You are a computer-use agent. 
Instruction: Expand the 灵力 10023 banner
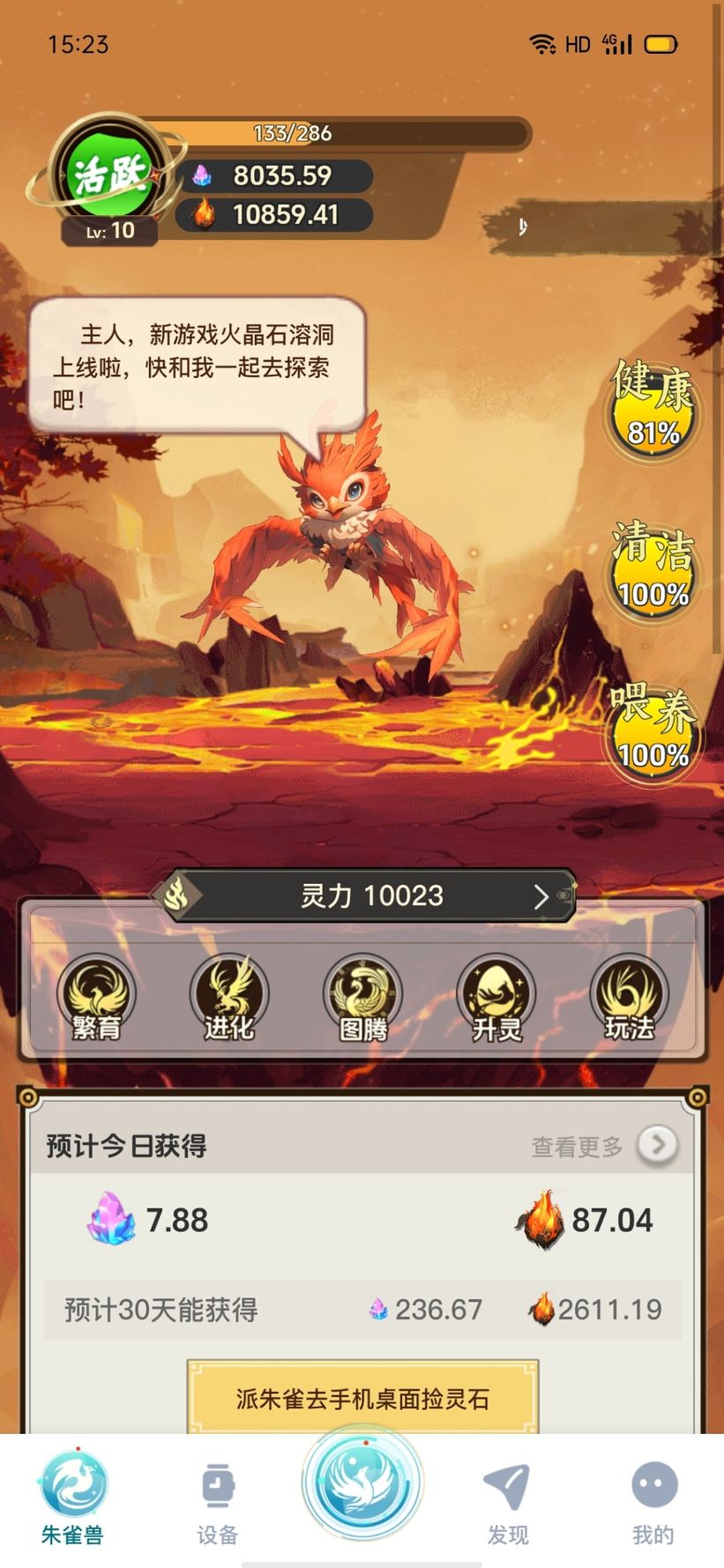pyautogui.click(x=372, y=896)
